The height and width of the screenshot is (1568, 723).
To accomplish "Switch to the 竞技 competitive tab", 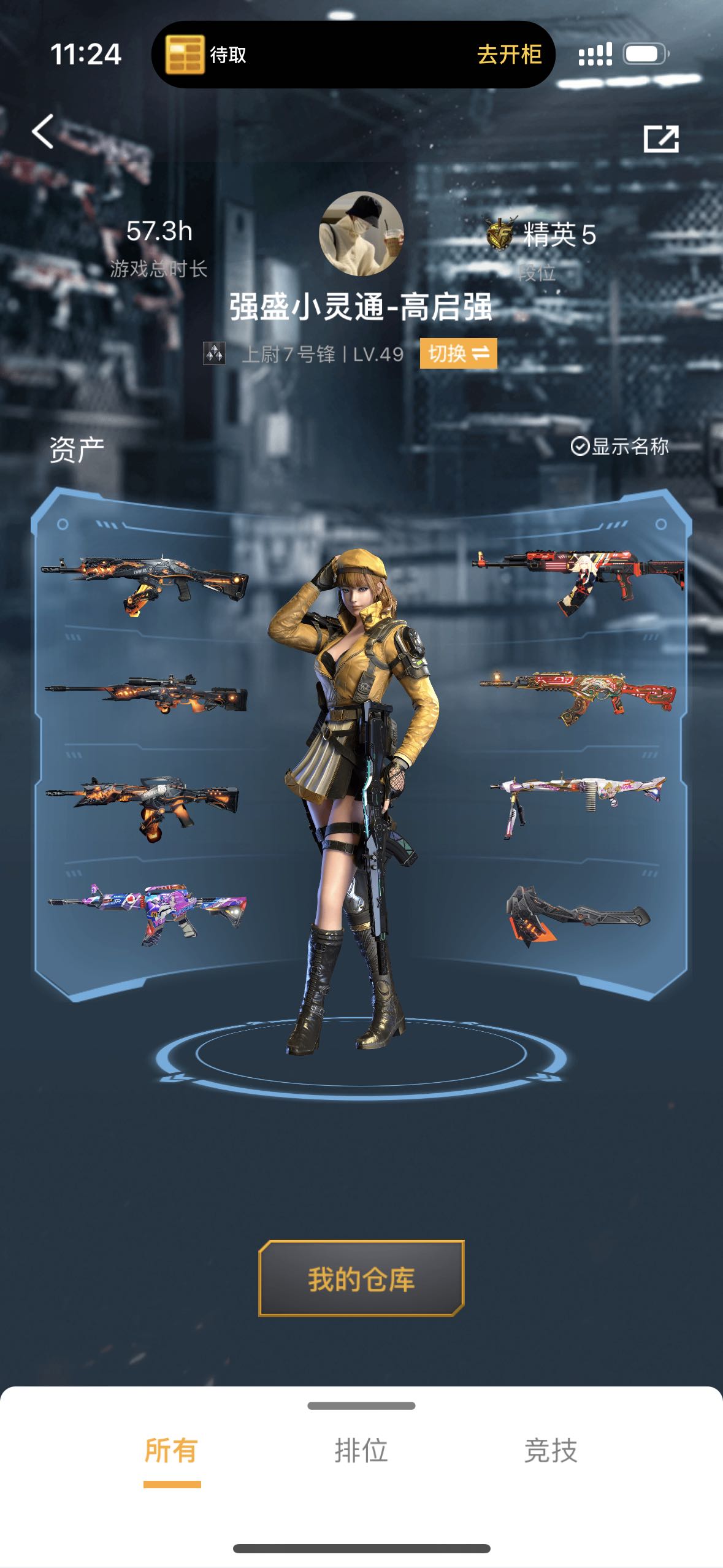I will coord(551,1451).
